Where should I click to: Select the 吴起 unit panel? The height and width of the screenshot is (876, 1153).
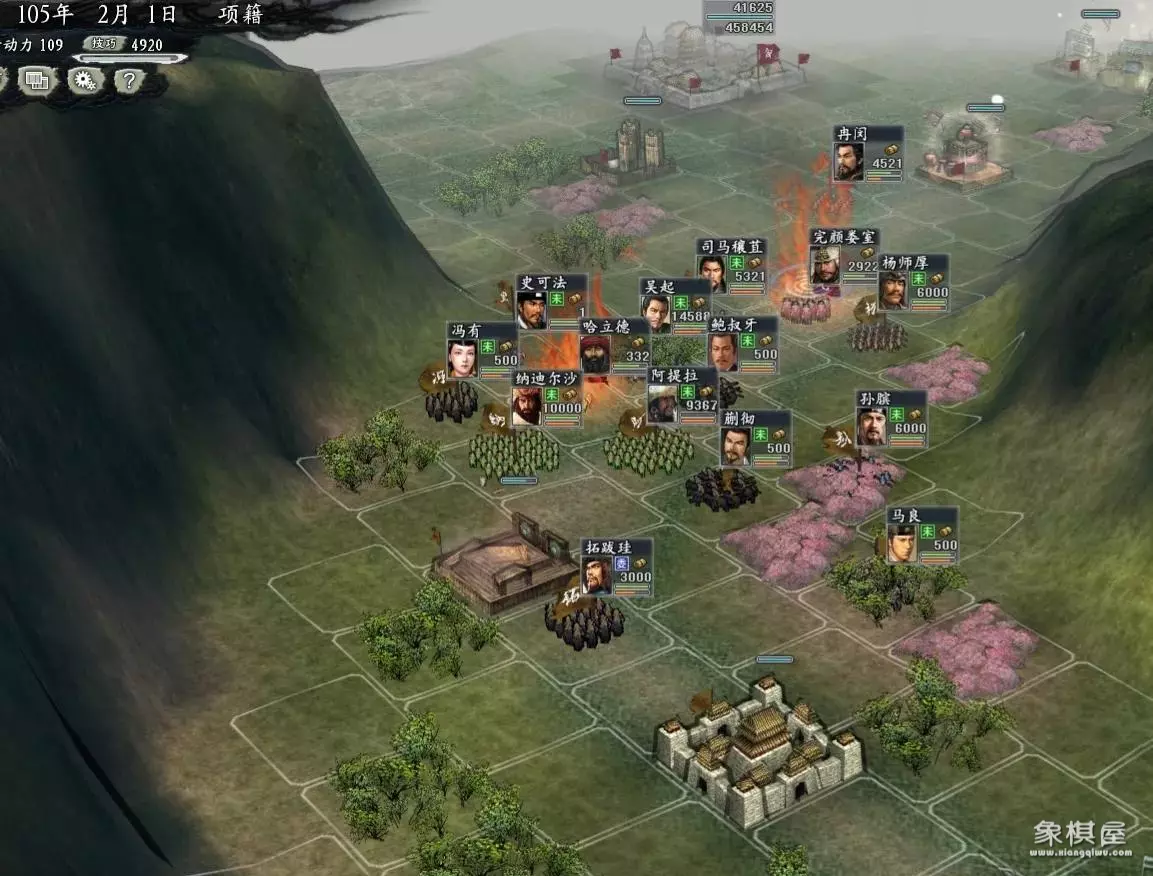tap(676, 305)
